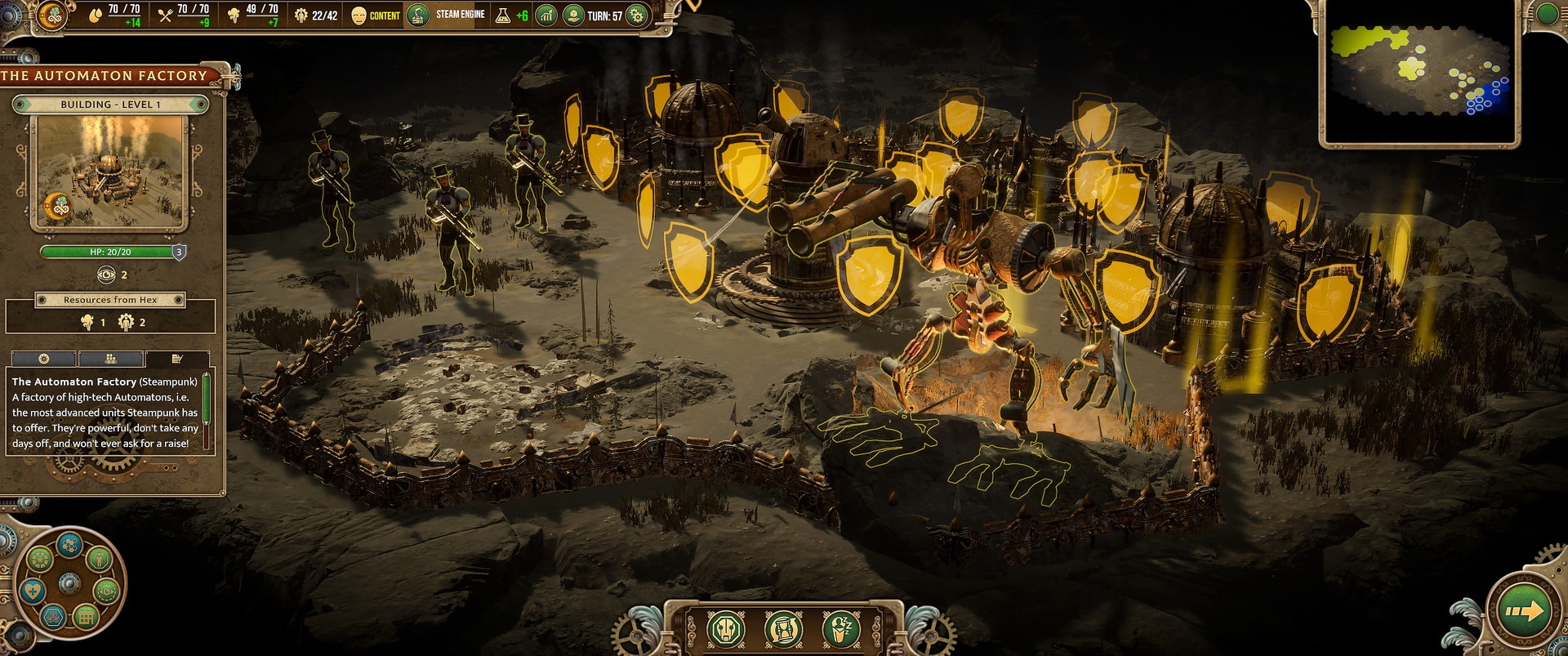The width and height of the screenshot is (1568, 656).
Task: Click the population count gear icon
Action: [301, 14]
